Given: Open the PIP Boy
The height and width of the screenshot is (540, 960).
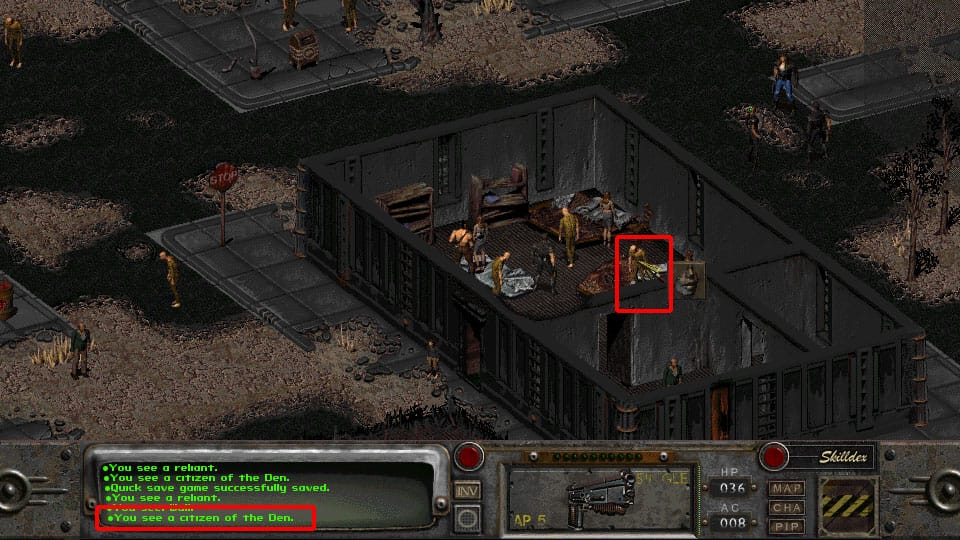Looking at the screenshot, I should [786, 524].
